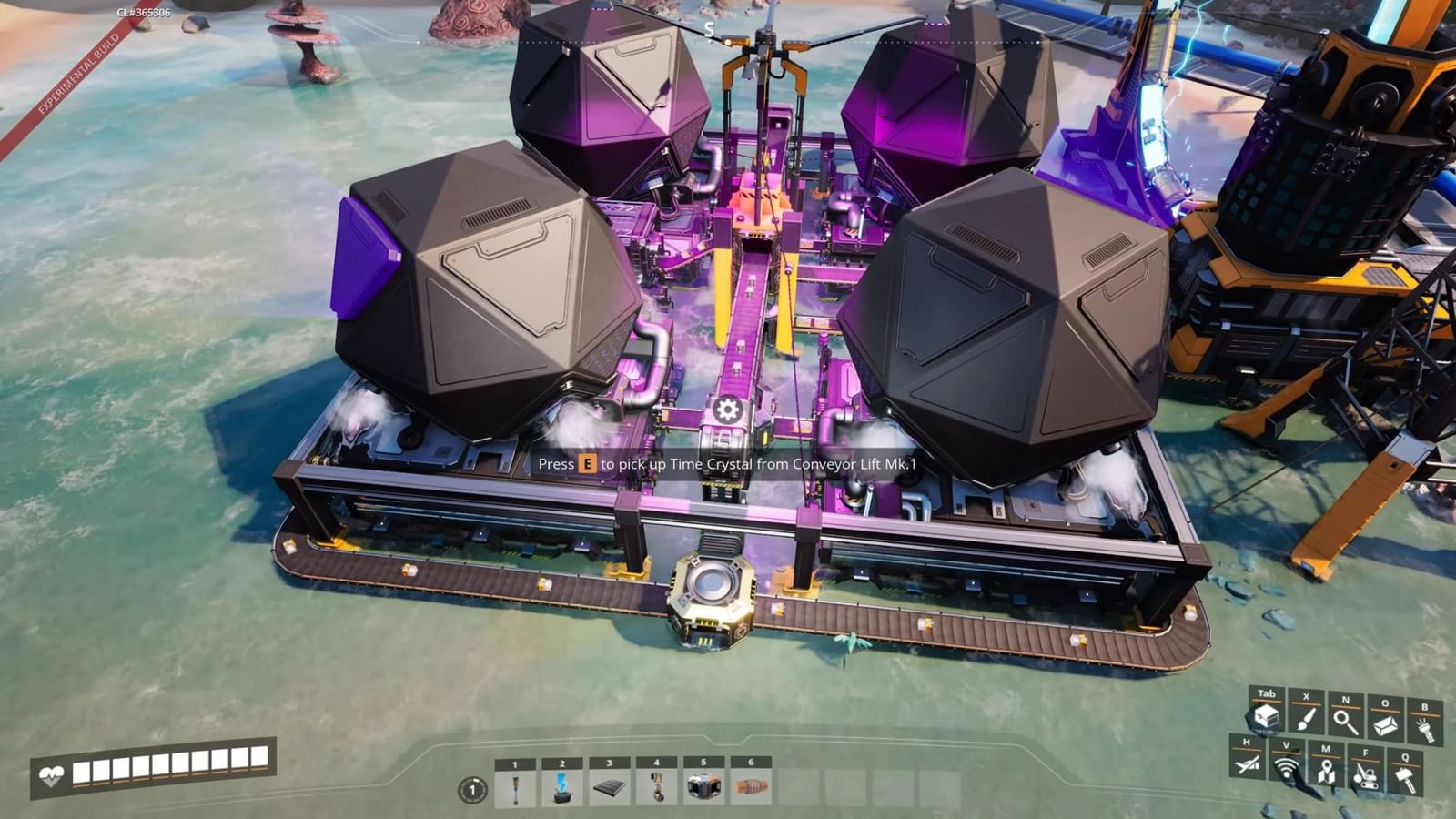1456x819 pixels.
Task: Open the inventory via the Tab box icon
Action: pos(1267,718)
